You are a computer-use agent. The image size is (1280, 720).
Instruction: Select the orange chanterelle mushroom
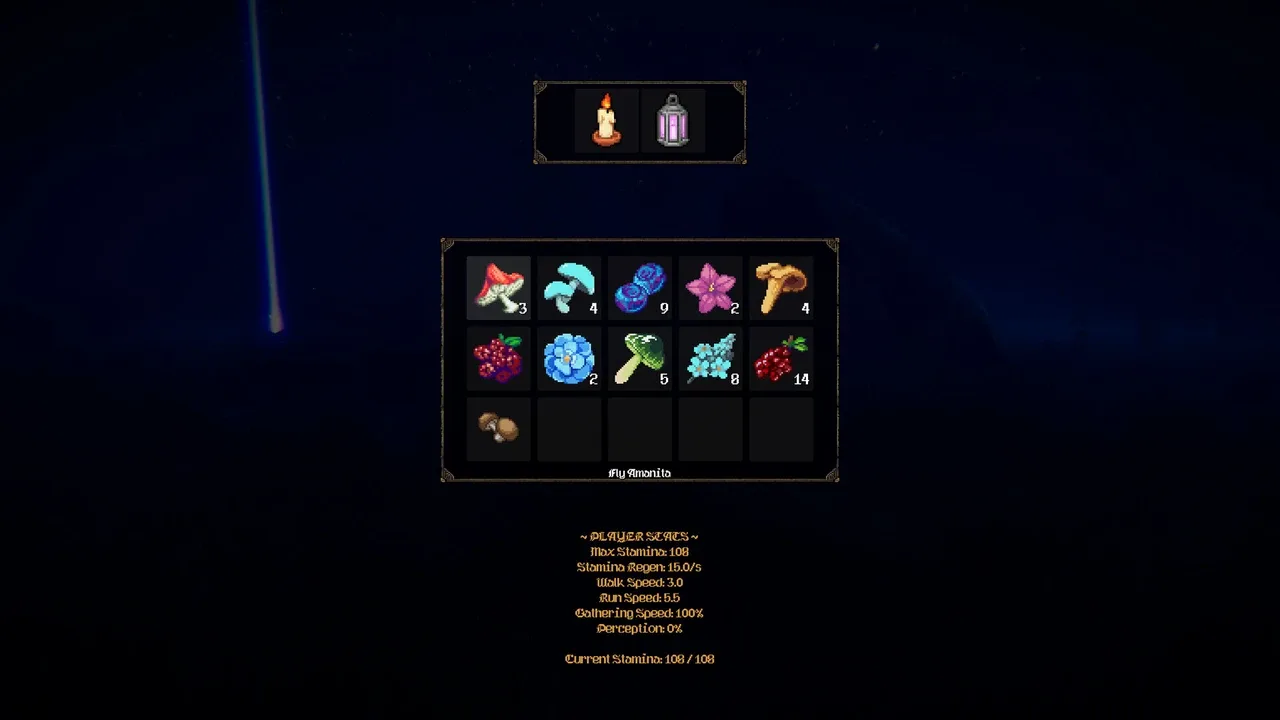coord(781,288)
